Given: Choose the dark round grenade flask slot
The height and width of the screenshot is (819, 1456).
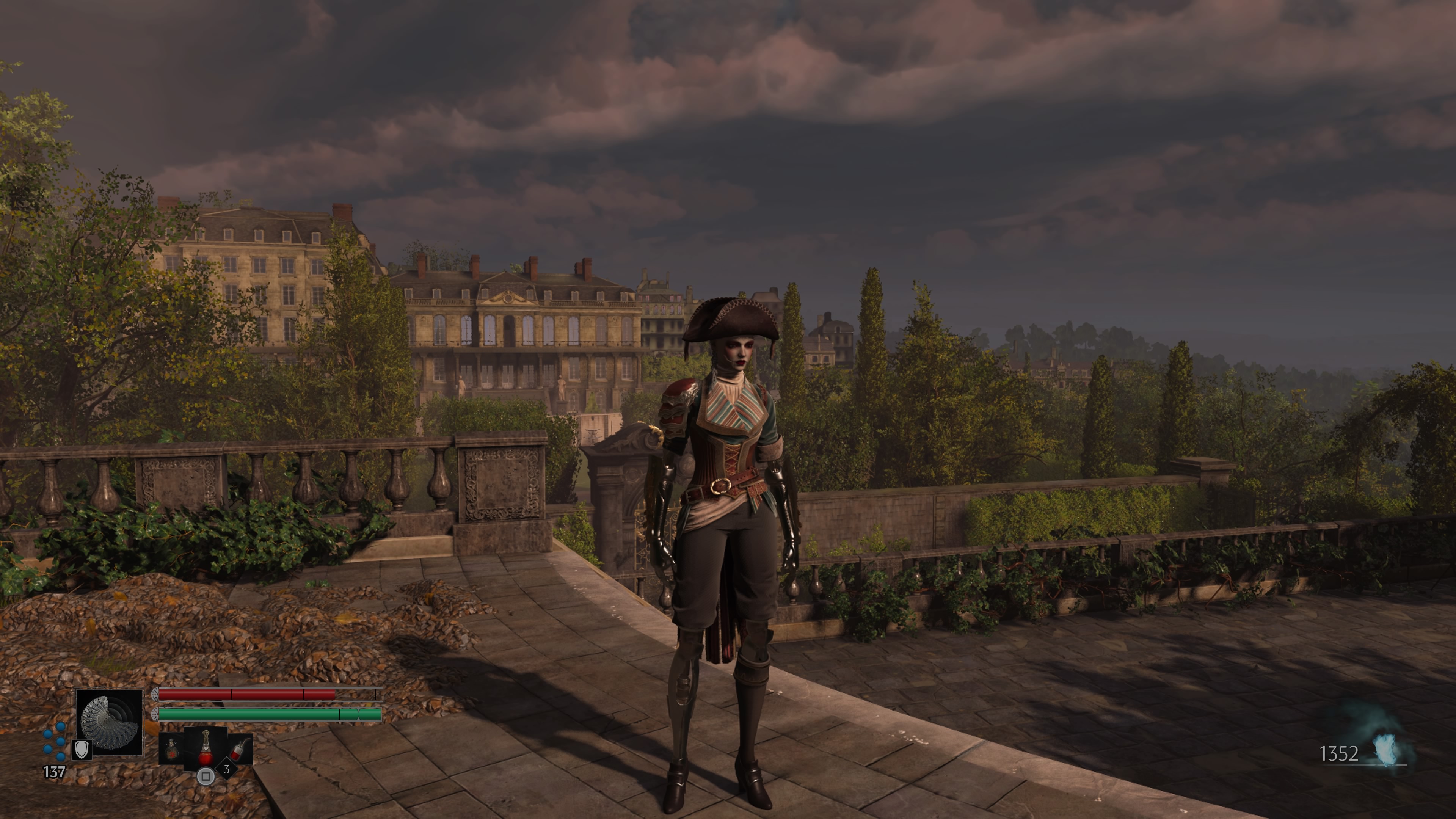Looking at the screenshot, I should coord(171,750).
